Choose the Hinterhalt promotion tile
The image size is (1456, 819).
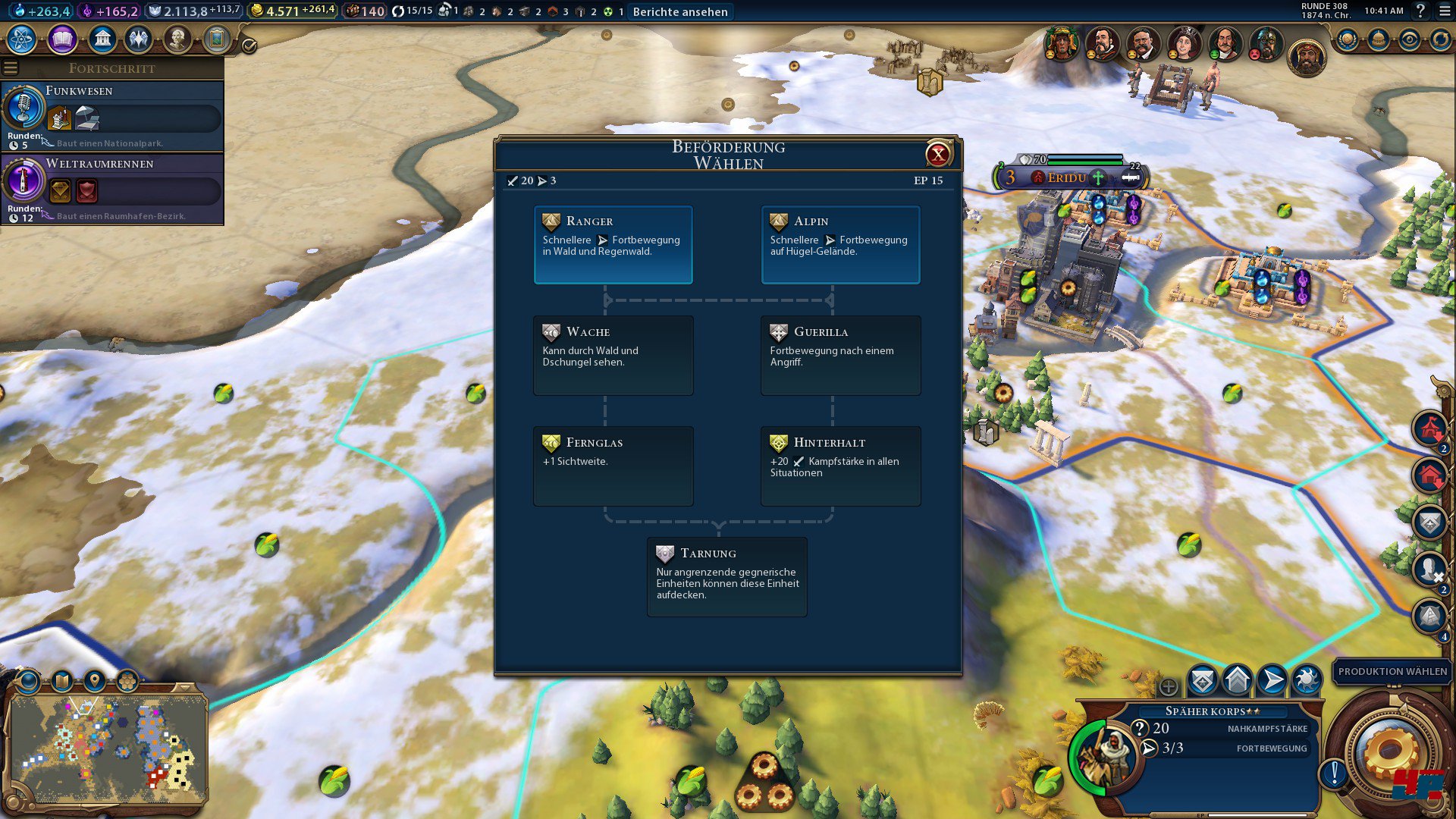(x=840, y=466)
